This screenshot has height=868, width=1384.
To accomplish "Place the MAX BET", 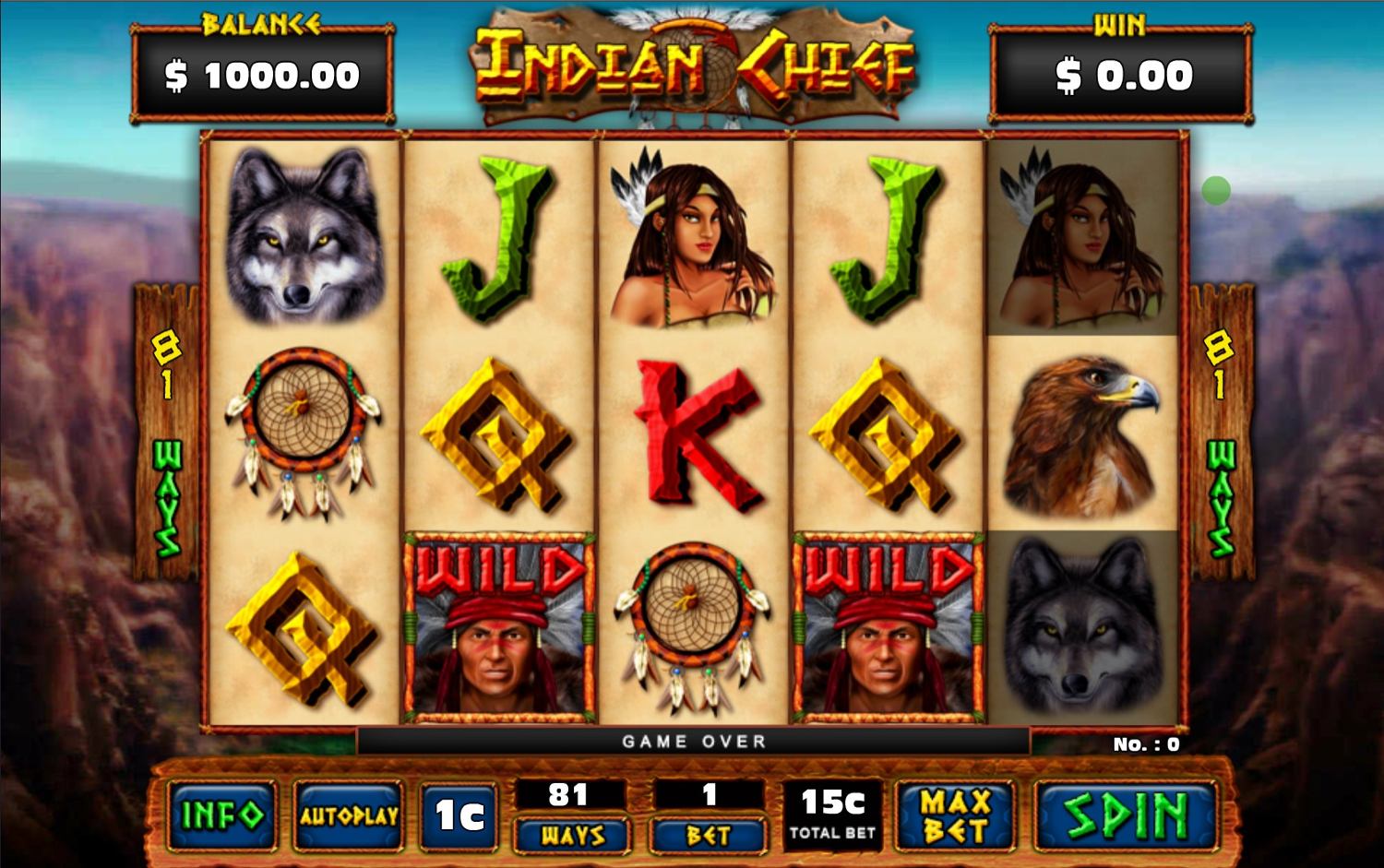I will 956,815.
